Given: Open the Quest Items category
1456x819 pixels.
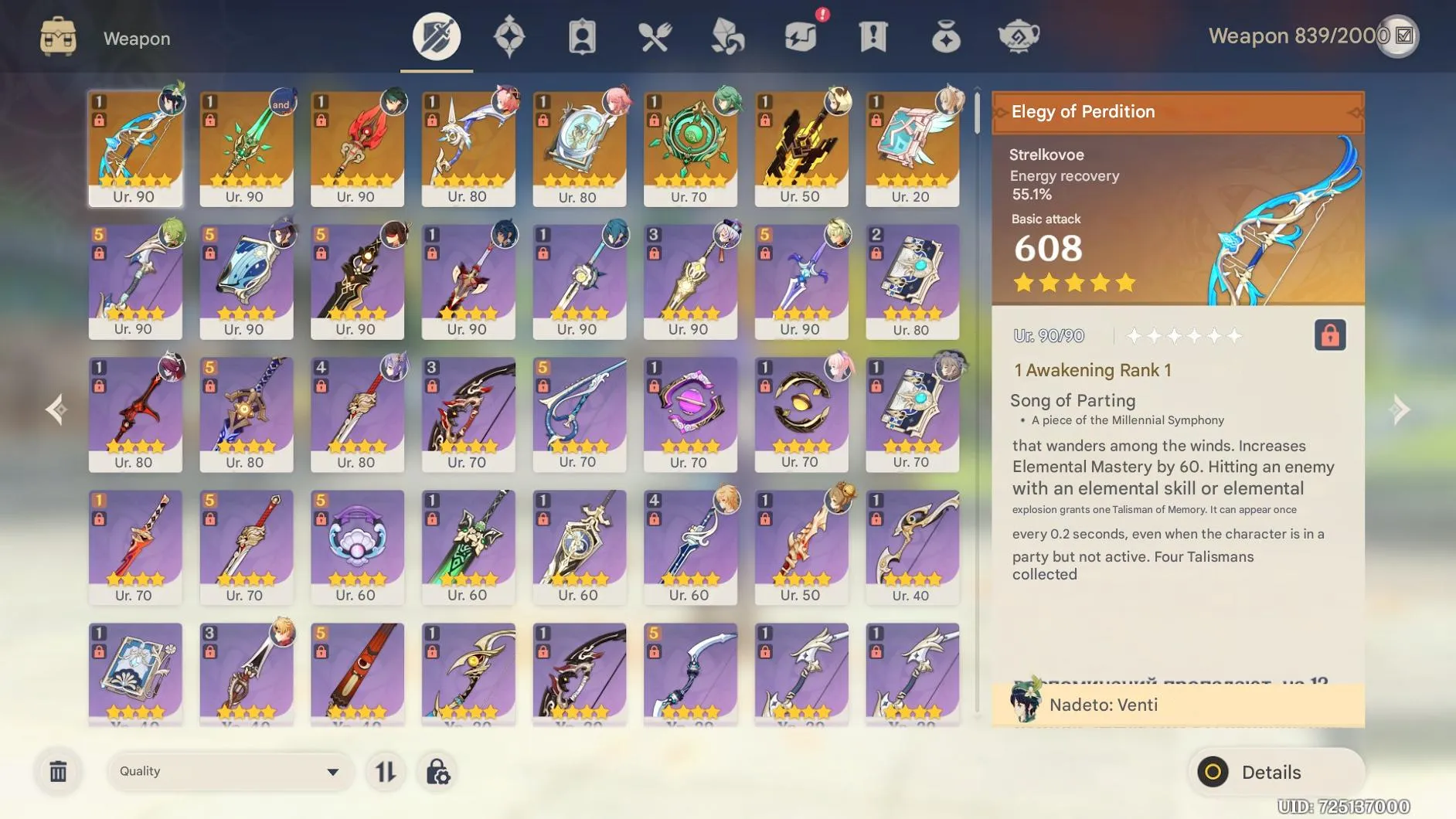Looking at the screenshot, I should tap(873, 36).
